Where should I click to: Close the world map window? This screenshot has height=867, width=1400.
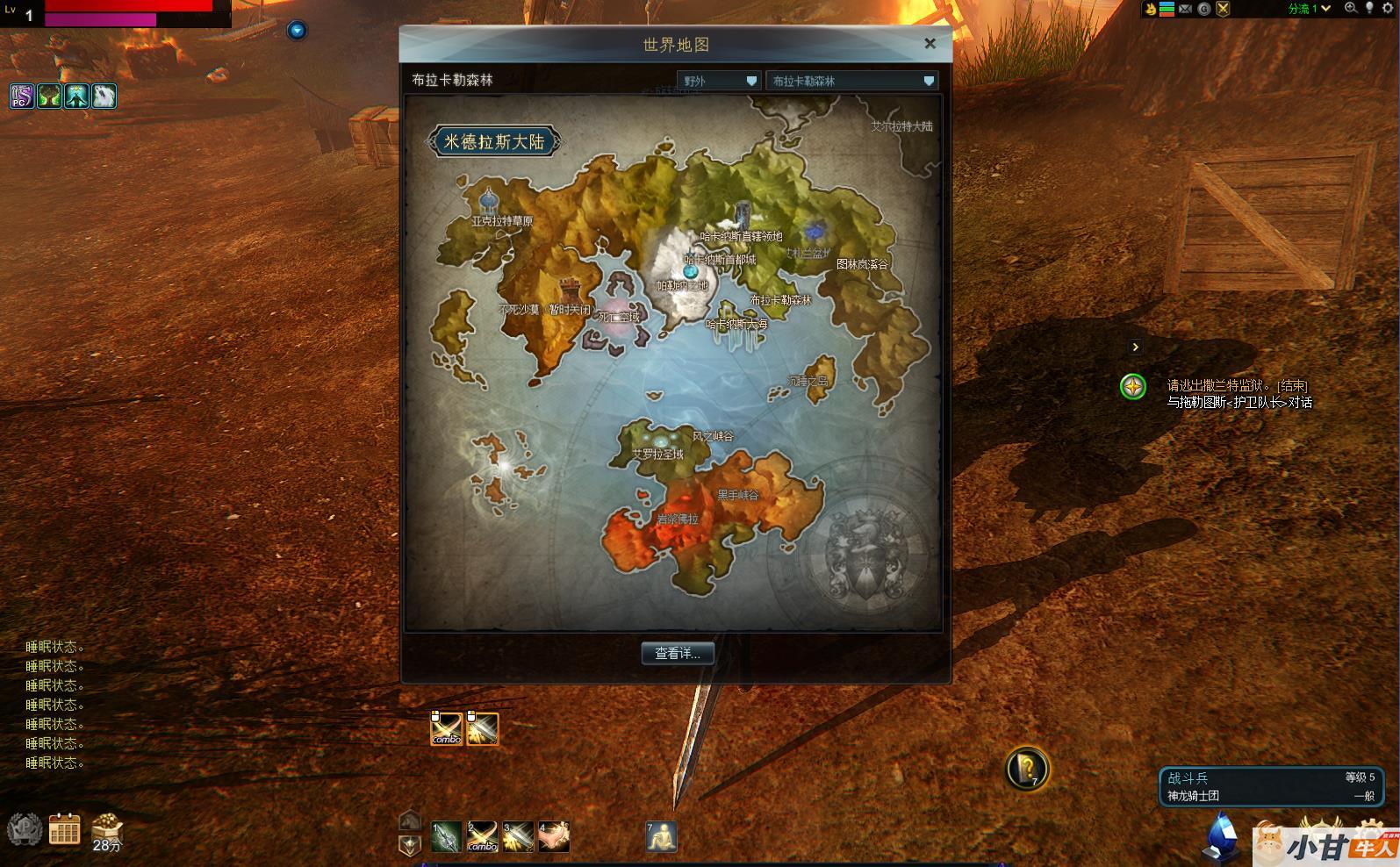[x=930, y=43]
